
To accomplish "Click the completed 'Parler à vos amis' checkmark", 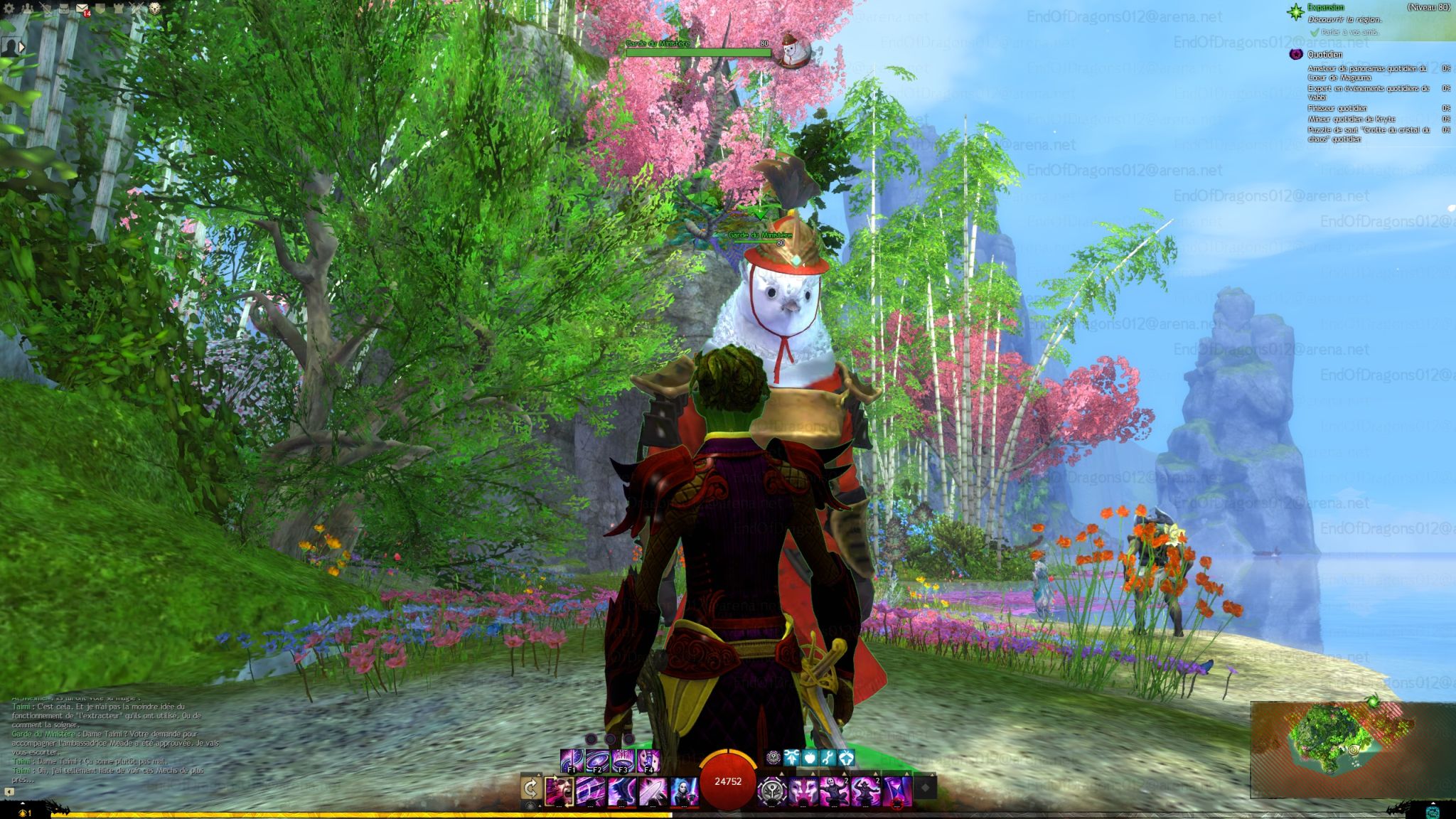I will point(1315,32).
